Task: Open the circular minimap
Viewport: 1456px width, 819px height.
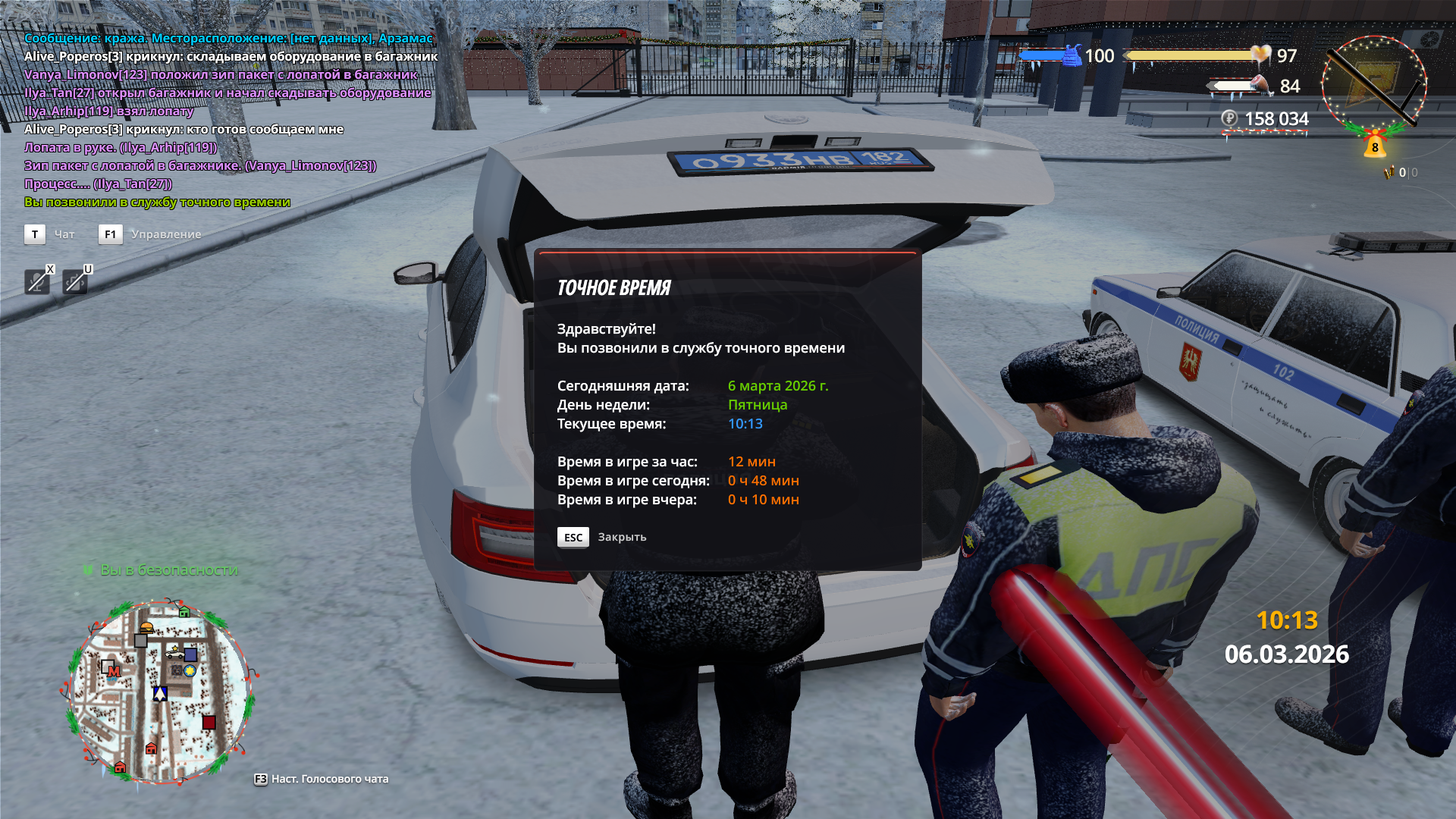Action: point(159,692)
